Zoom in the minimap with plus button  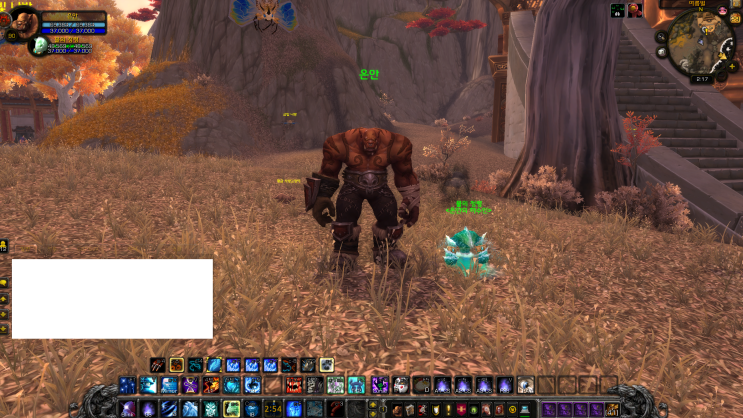click(730, 66)
